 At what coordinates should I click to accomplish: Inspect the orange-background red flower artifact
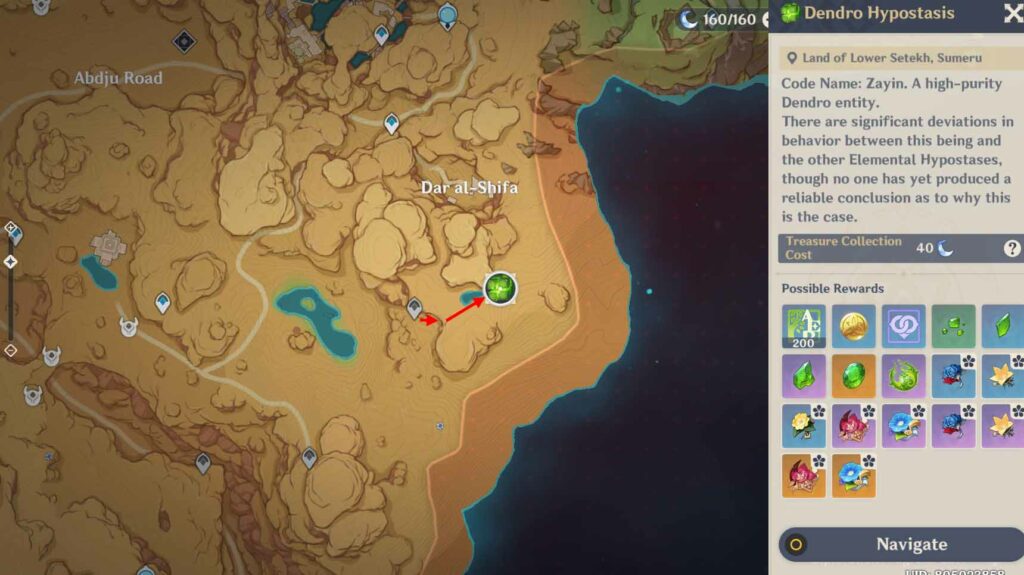[x=804, y=475]
